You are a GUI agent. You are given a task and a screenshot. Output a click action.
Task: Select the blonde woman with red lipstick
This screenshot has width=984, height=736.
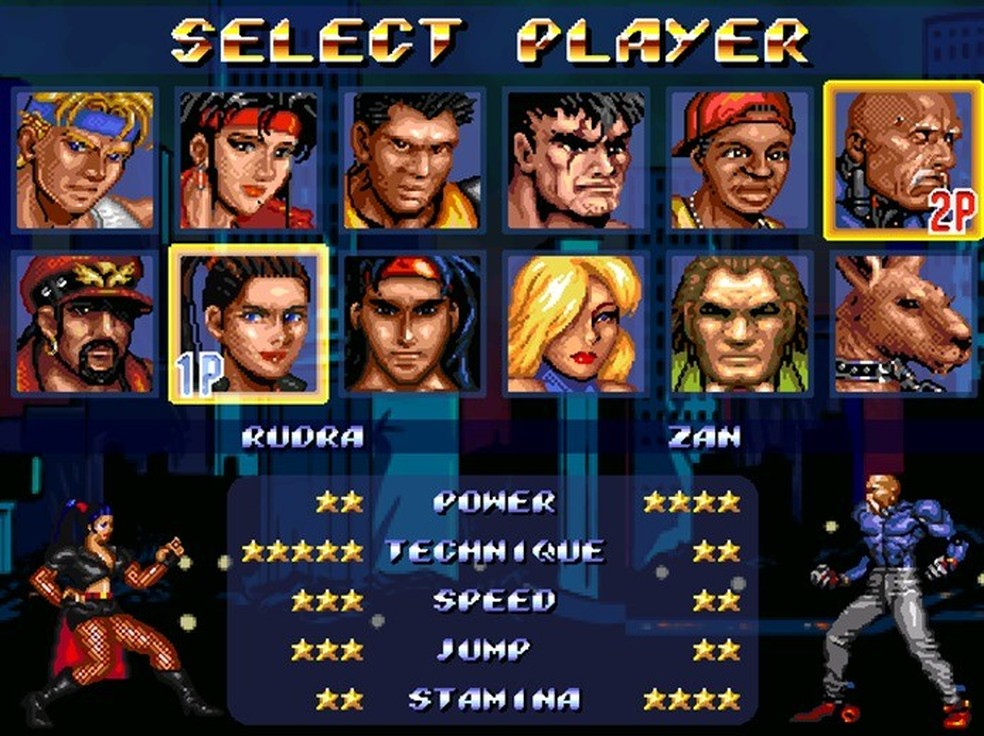(576, 323)
